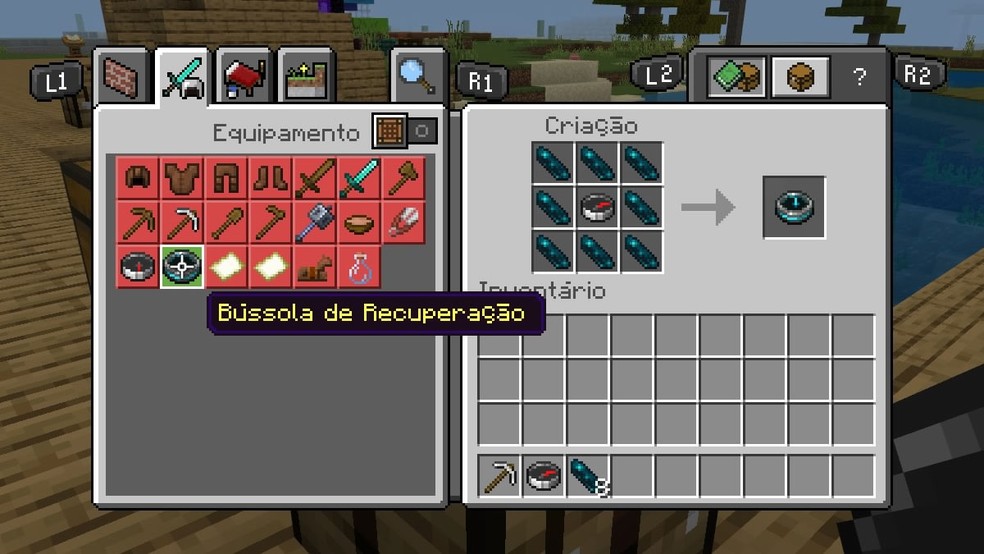Open the bed items tab

244,77
